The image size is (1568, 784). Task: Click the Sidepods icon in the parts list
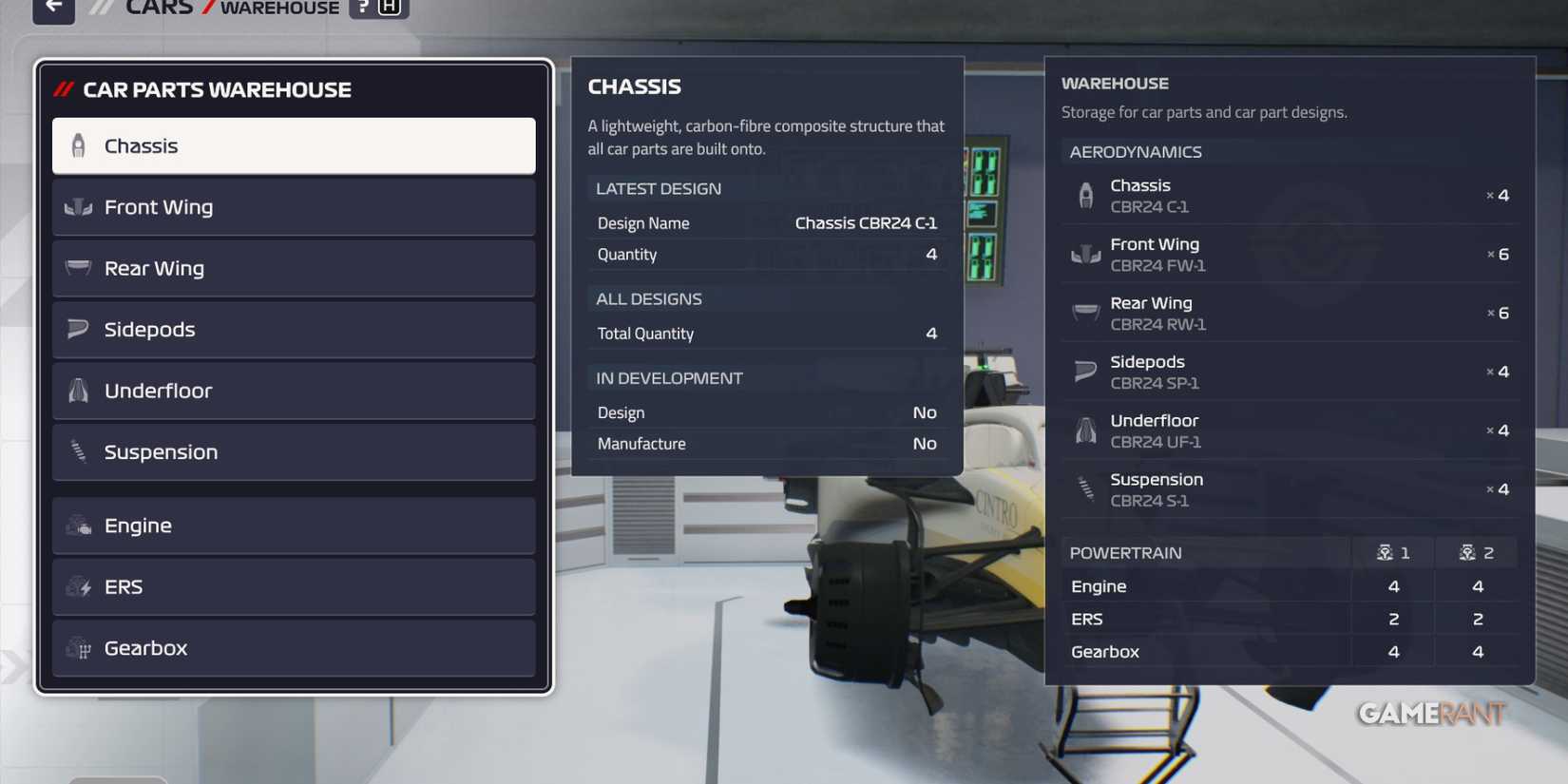click(77, 329)
